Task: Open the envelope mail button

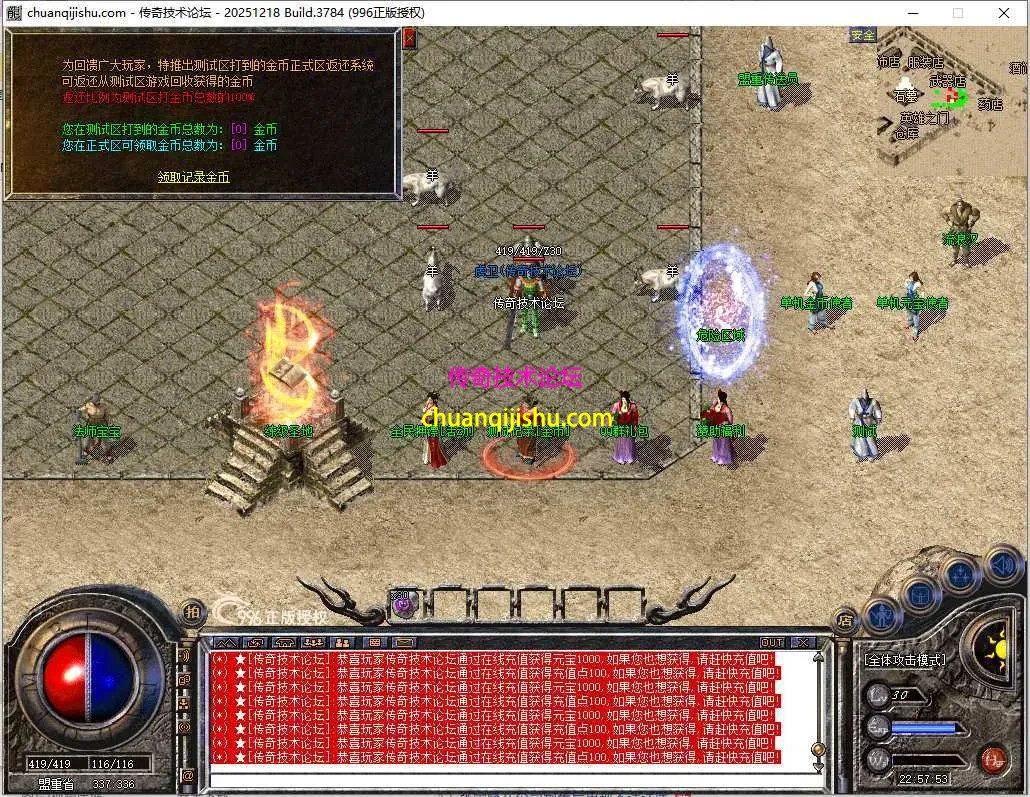Action: click(402, 642)
